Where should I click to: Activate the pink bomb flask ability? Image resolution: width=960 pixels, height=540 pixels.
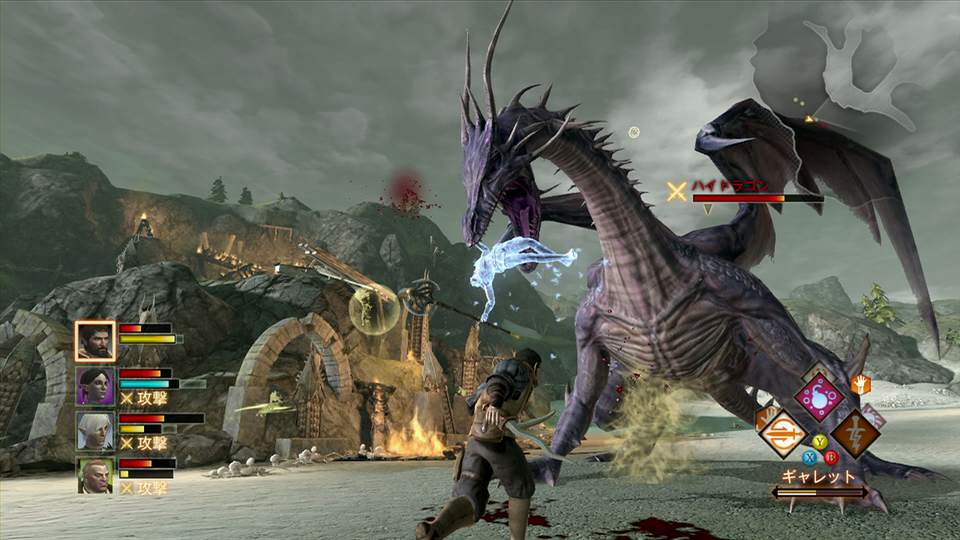coord(819,395)
